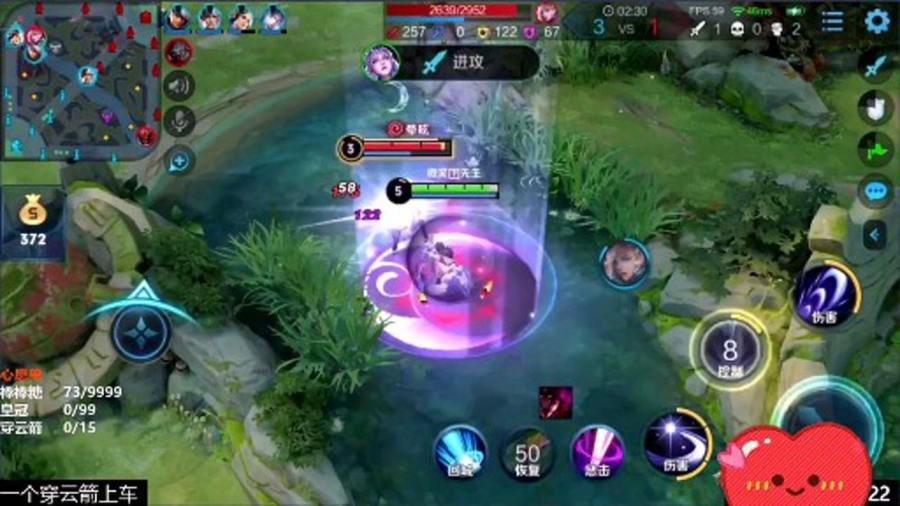Open the shop with 372 gold
This screenshot has width=900, height=506.
point(34,222)
